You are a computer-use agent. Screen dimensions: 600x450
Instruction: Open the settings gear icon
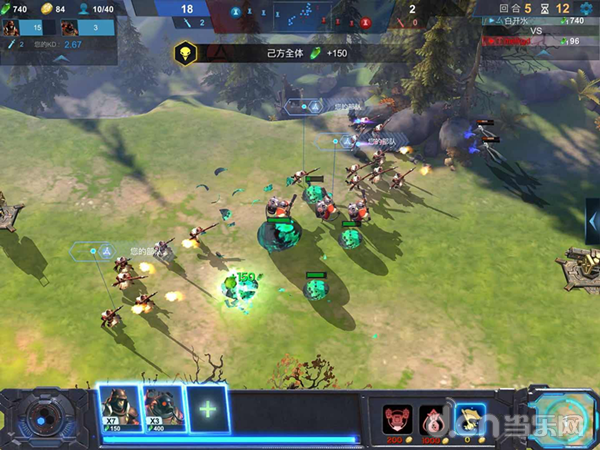tap(586, 9)
